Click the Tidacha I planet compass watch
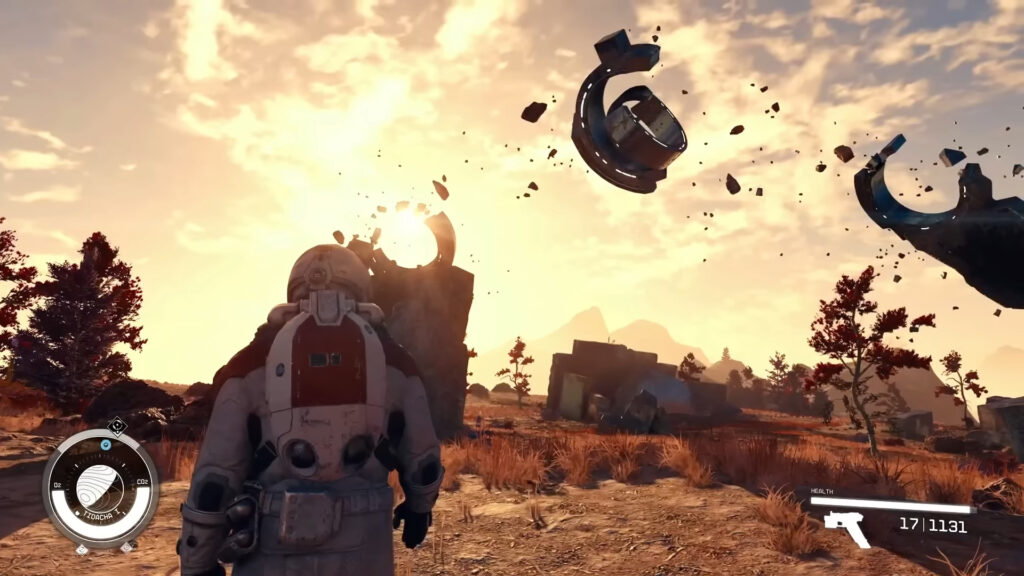Screen dimensions: 1024x576 (x=100, y=490)
